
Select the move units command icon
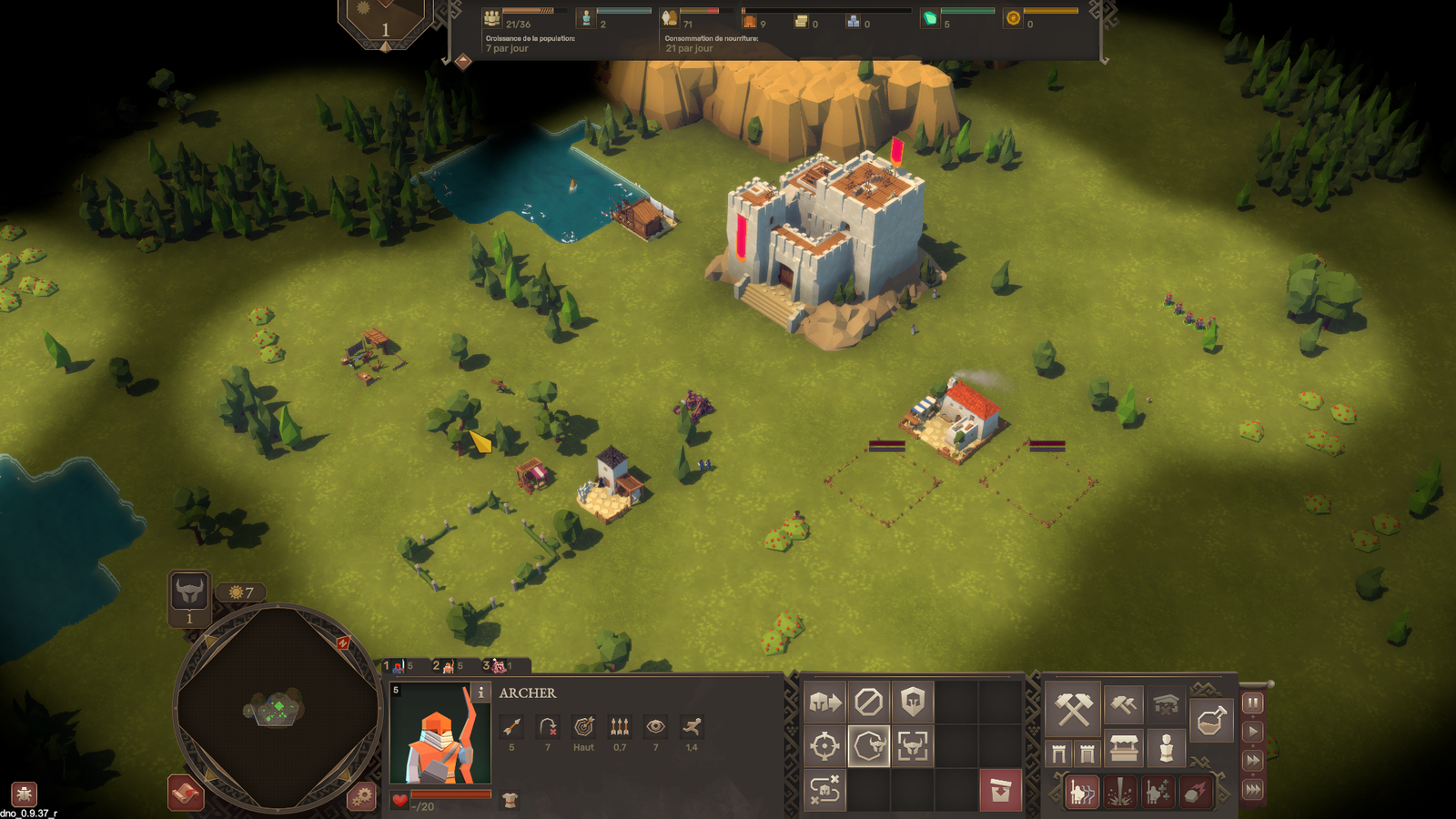pos(825,702)
